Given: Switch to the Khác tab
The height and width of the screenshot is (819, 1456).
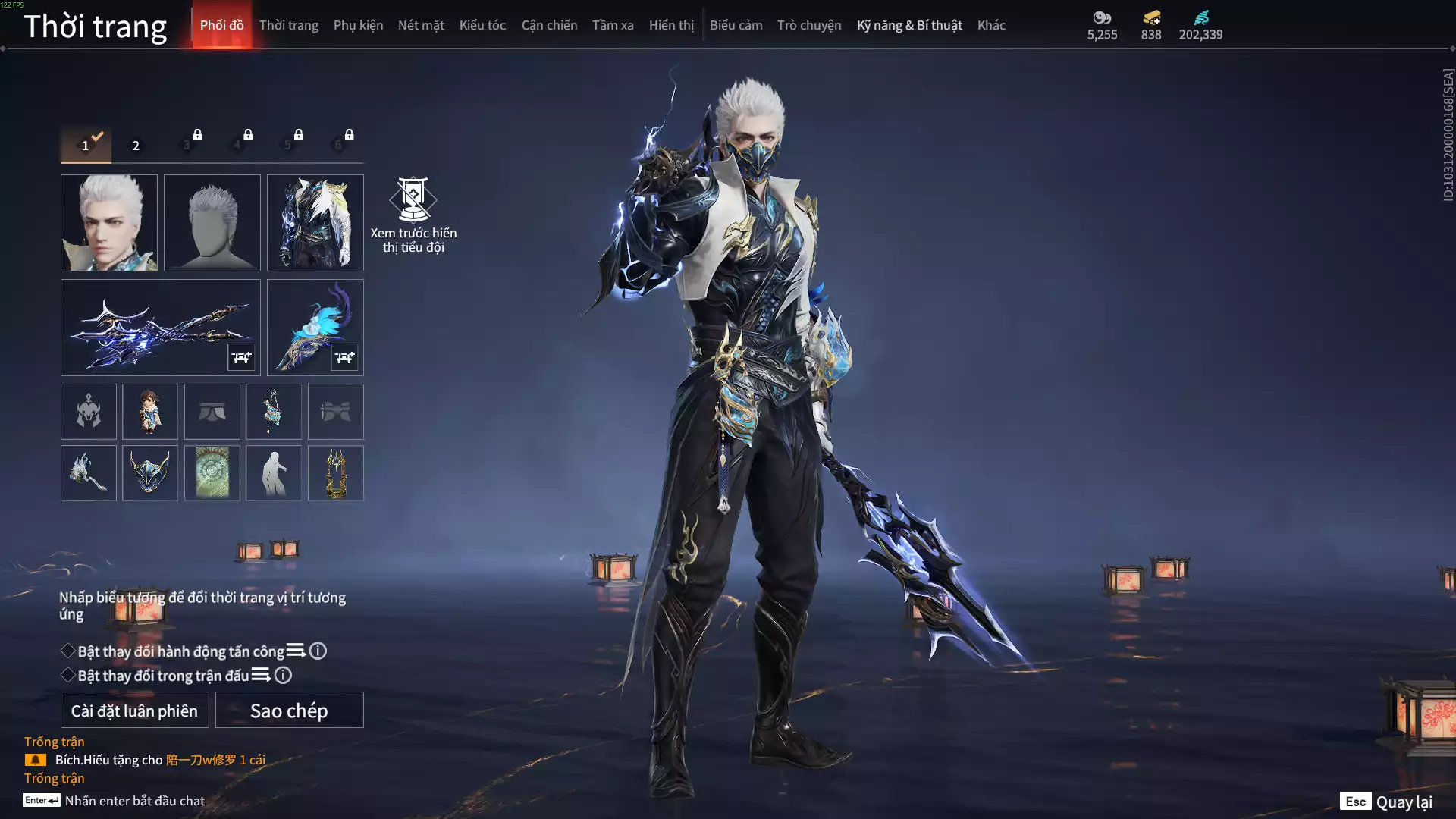Looking at the screenshot, I should click(x=991, y=25).
